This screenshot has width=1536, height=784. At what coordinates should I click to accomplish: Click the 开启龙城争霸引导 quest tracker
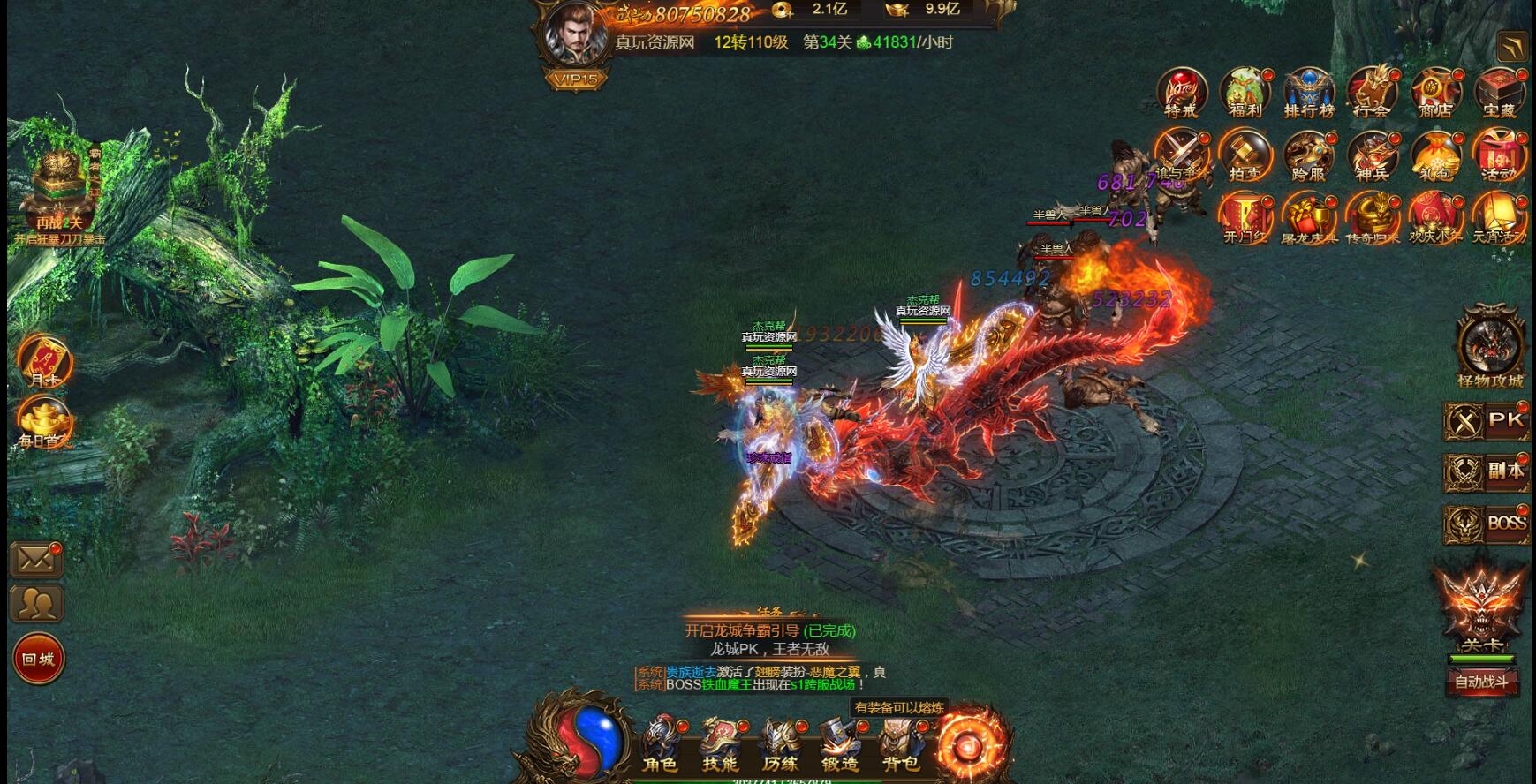pyautogui.click(x=769, y=630)
